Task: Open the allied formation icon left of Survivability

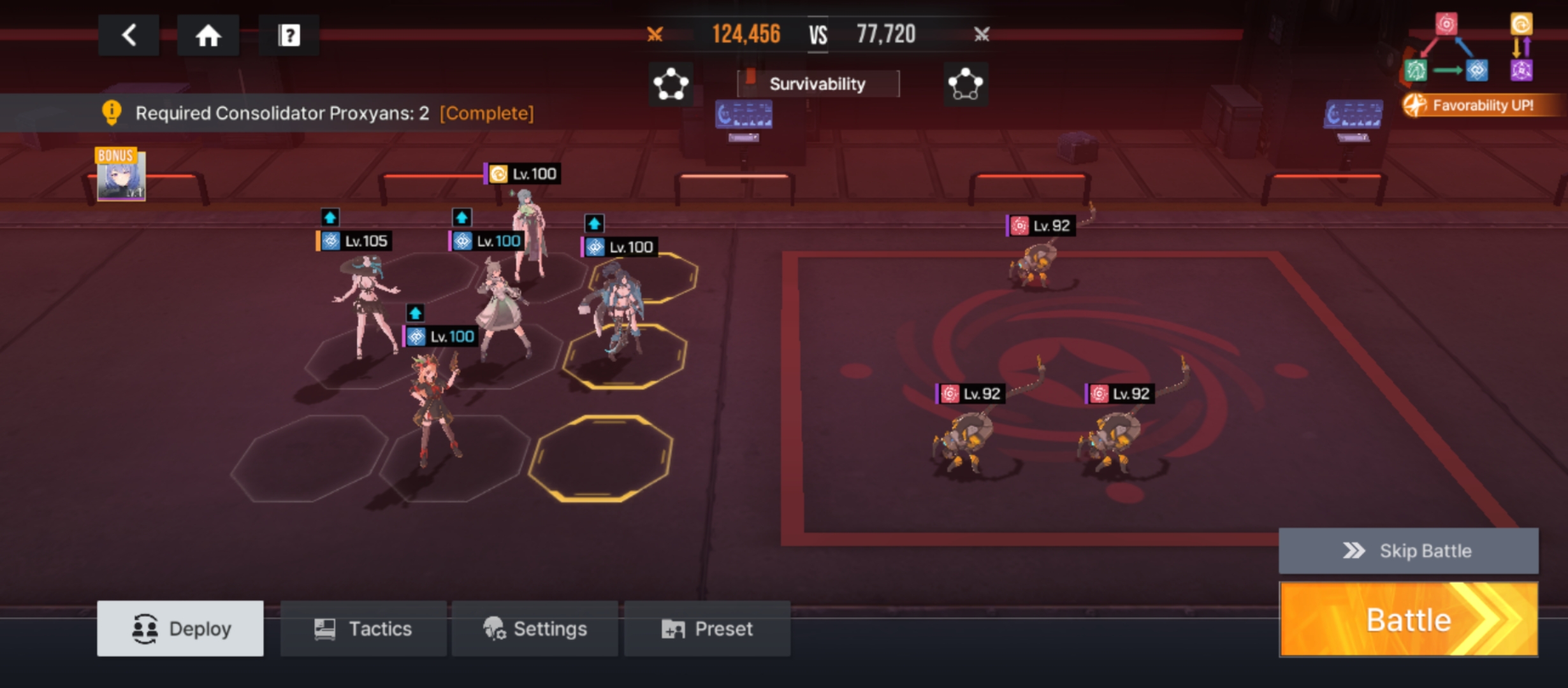Action: (671, 84)
